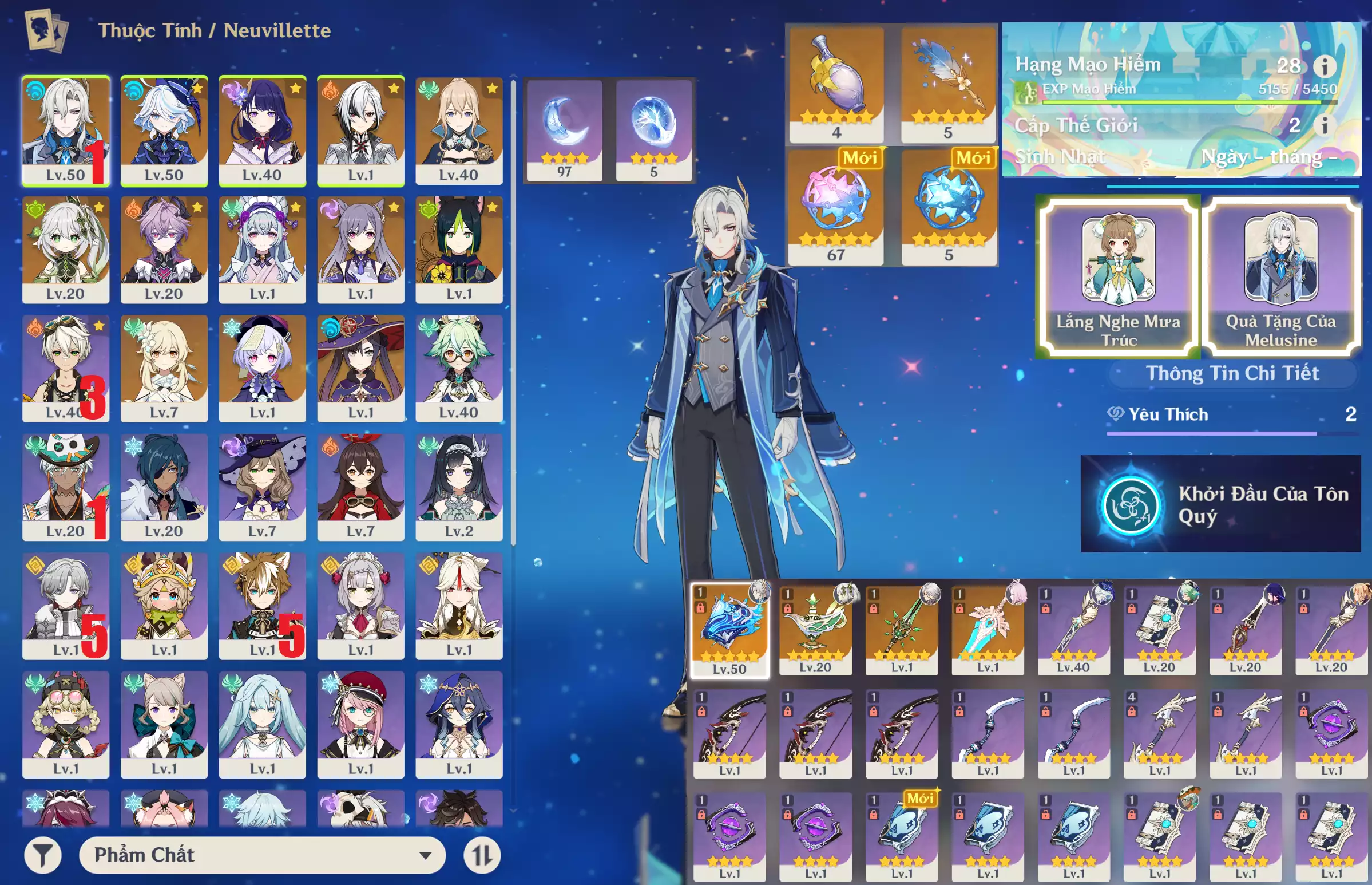The image size is (1372, 885).
Task: Choose Nahida's Lv.20 character card
Action: [x=65, y=250]
